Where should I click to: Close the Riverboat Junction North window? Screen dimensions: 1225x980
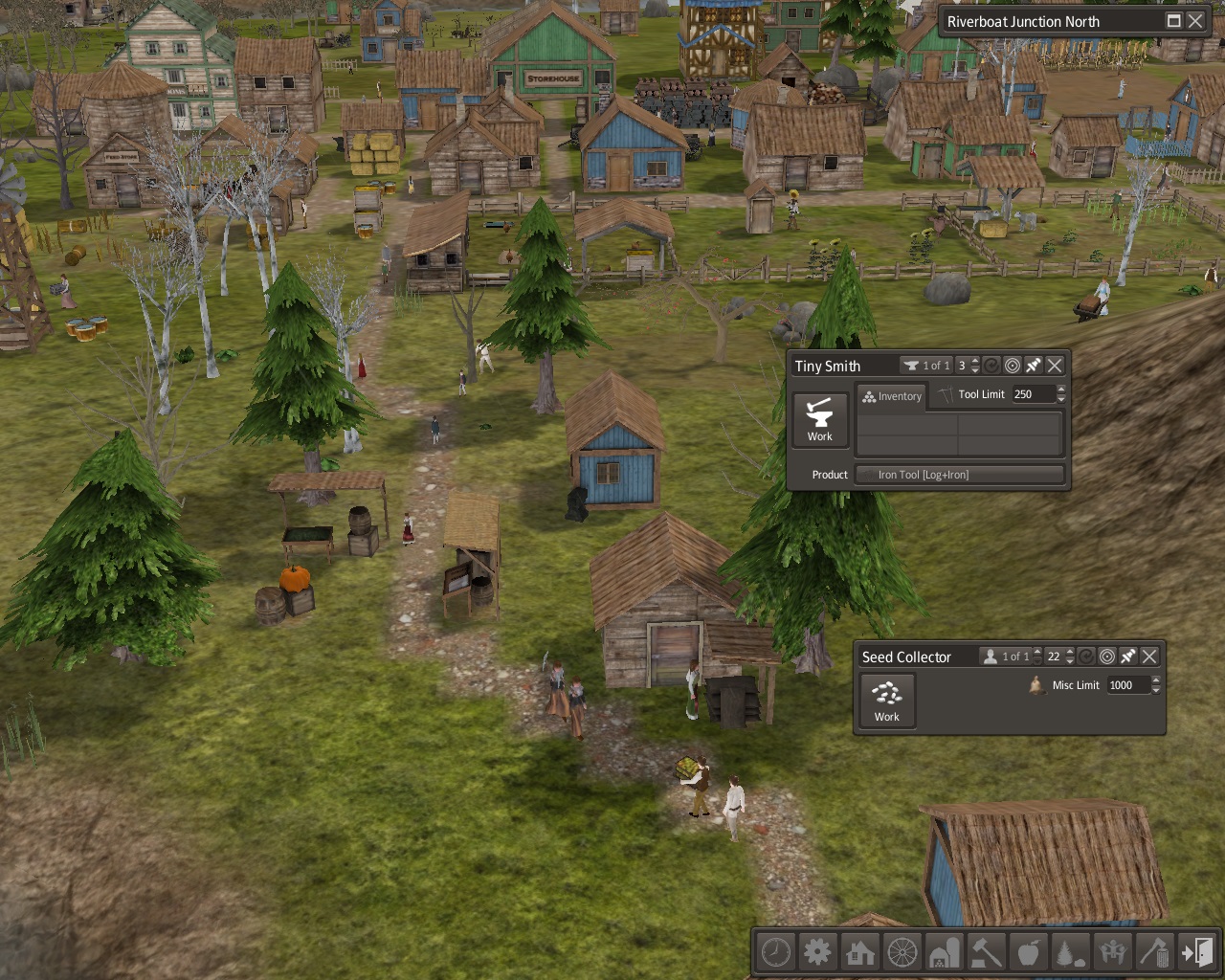coord(1195,21)
